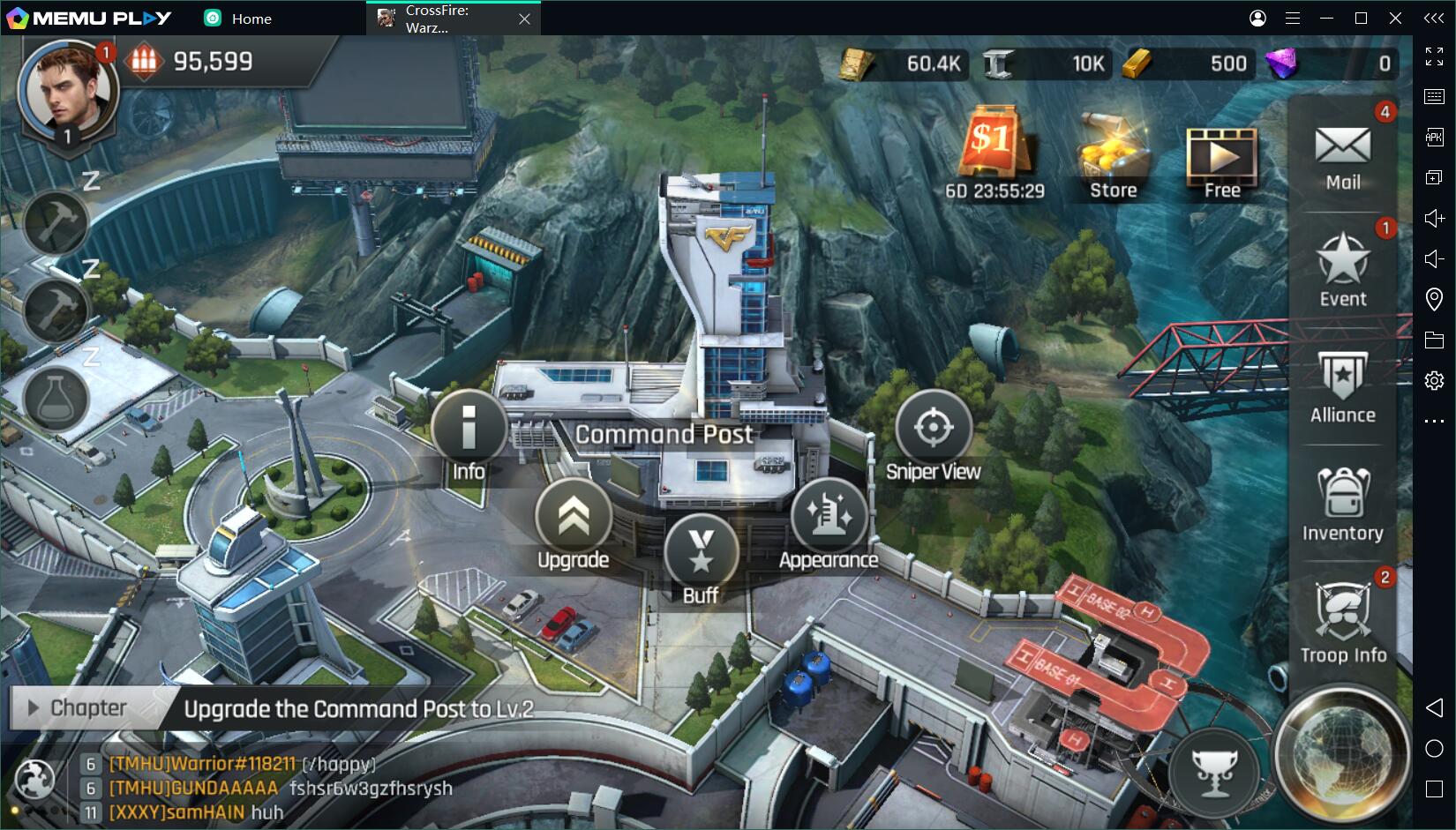This screenshot has height=830, width=1456.
Task: Change the Command Post Appearance
Action: pos(829,518)
